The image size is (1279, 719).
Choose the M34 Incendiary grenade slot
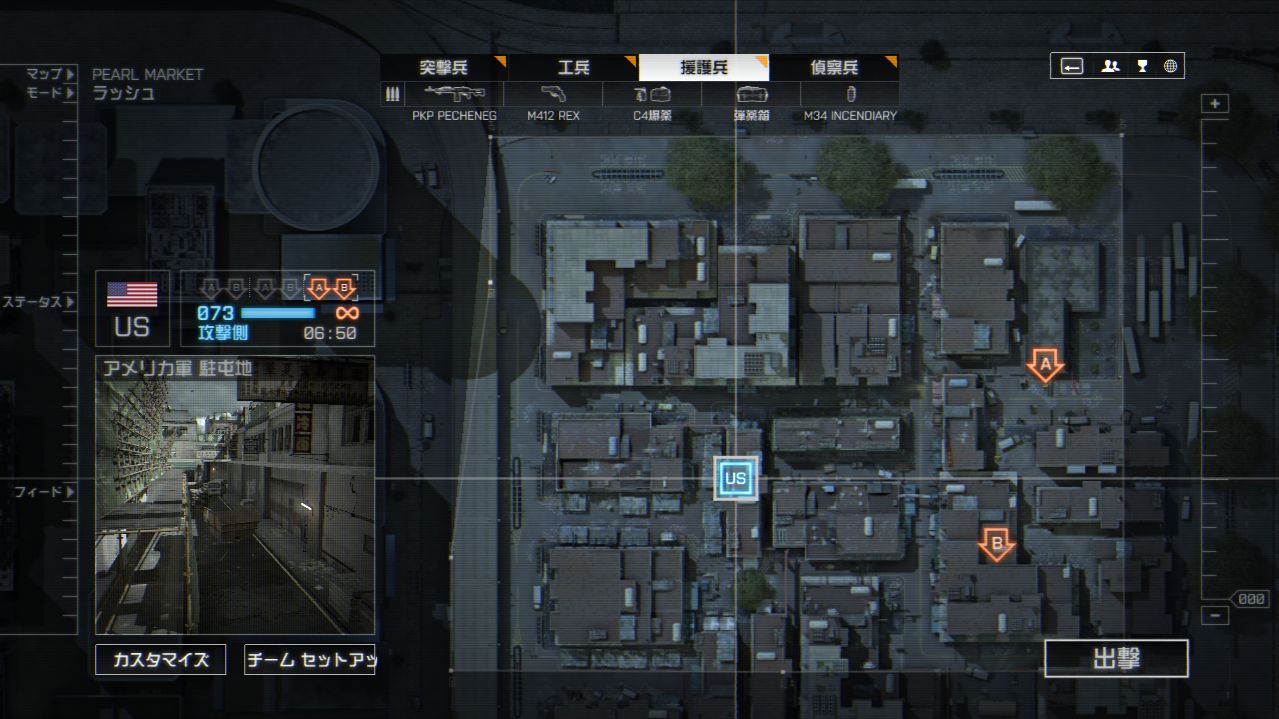[850, 95]
